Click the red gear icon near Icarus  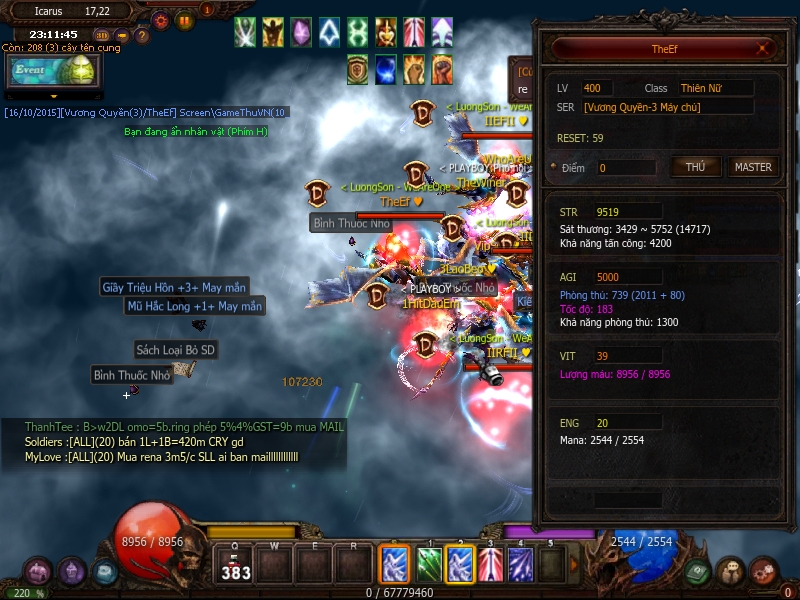pyautogui.click(x=160, y=20)
